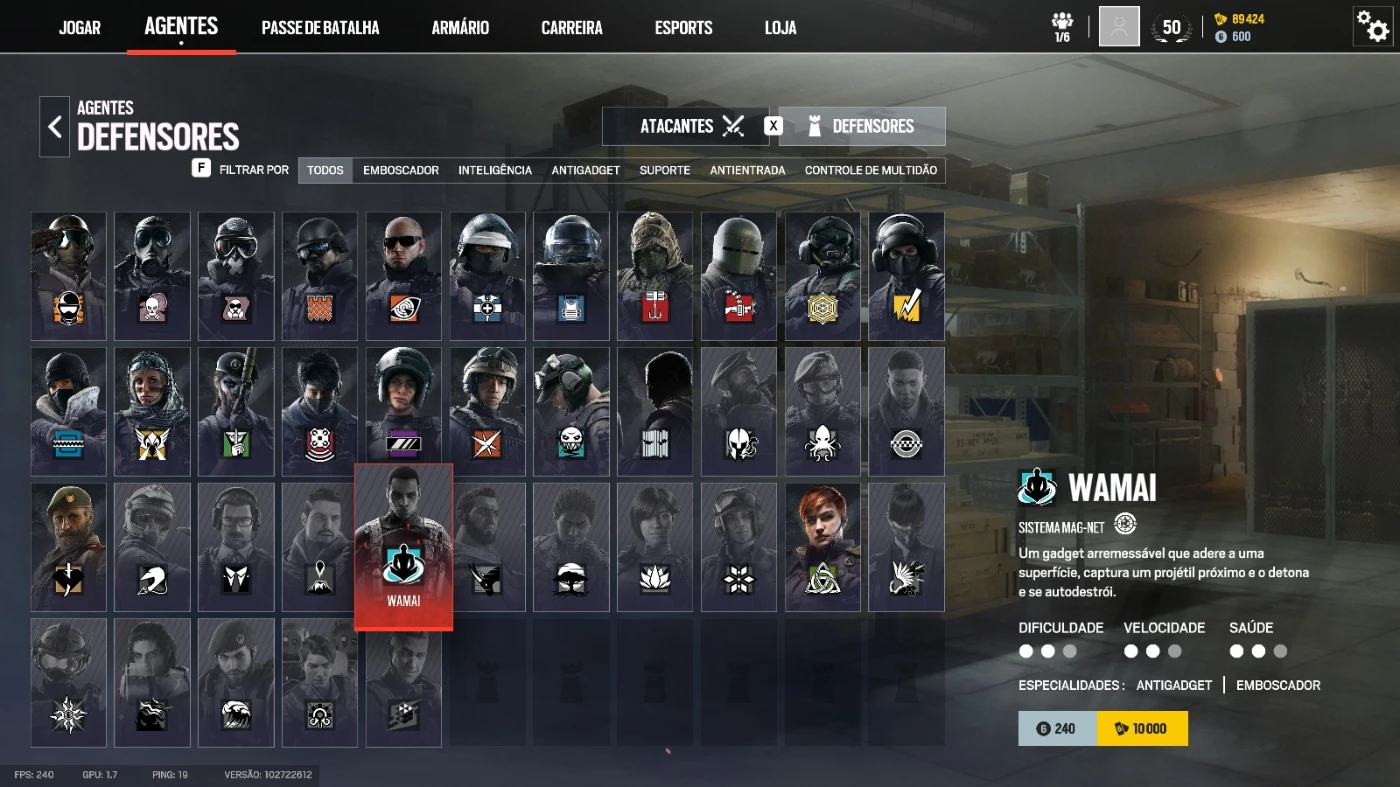Image resolution: width=1400 pixels, height=787 pixels.
Task: Purchase Wamai with 240 R6 credits
Action: (x=1057, y=729)
